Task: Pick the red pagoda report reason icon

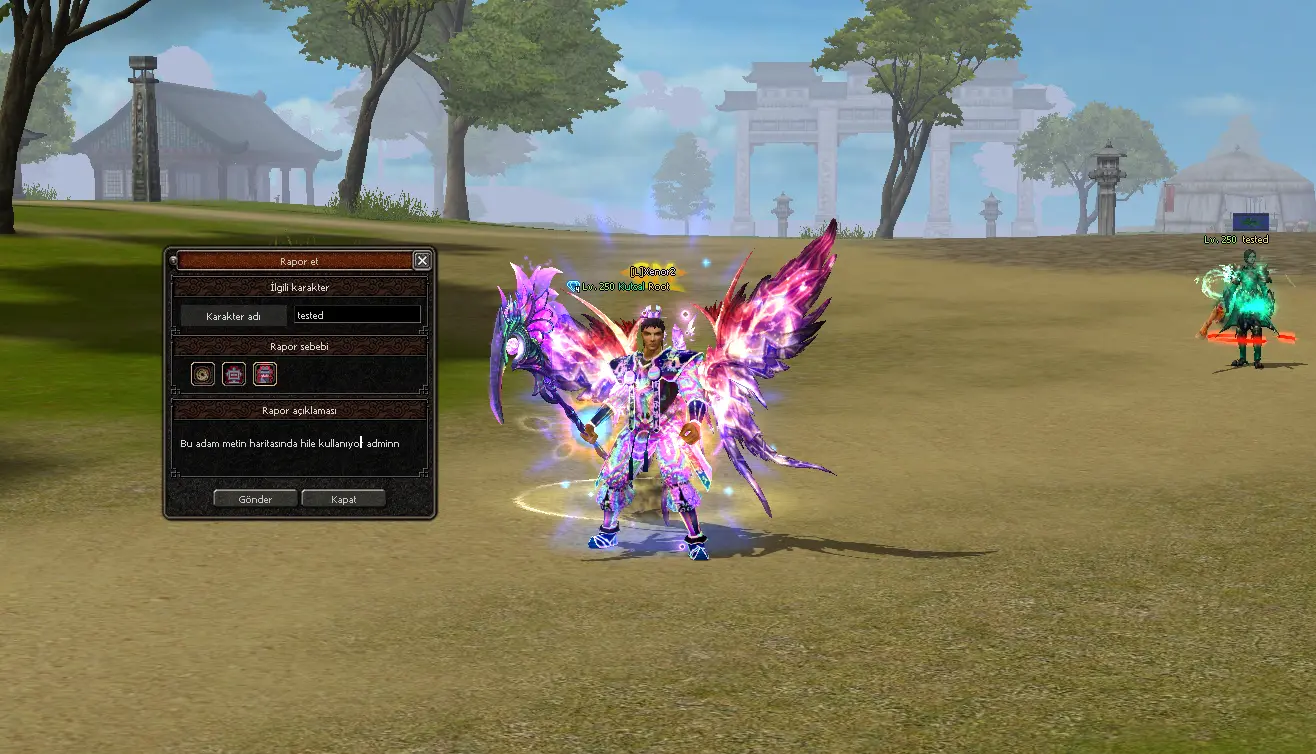Action: [x=265, y=374]
